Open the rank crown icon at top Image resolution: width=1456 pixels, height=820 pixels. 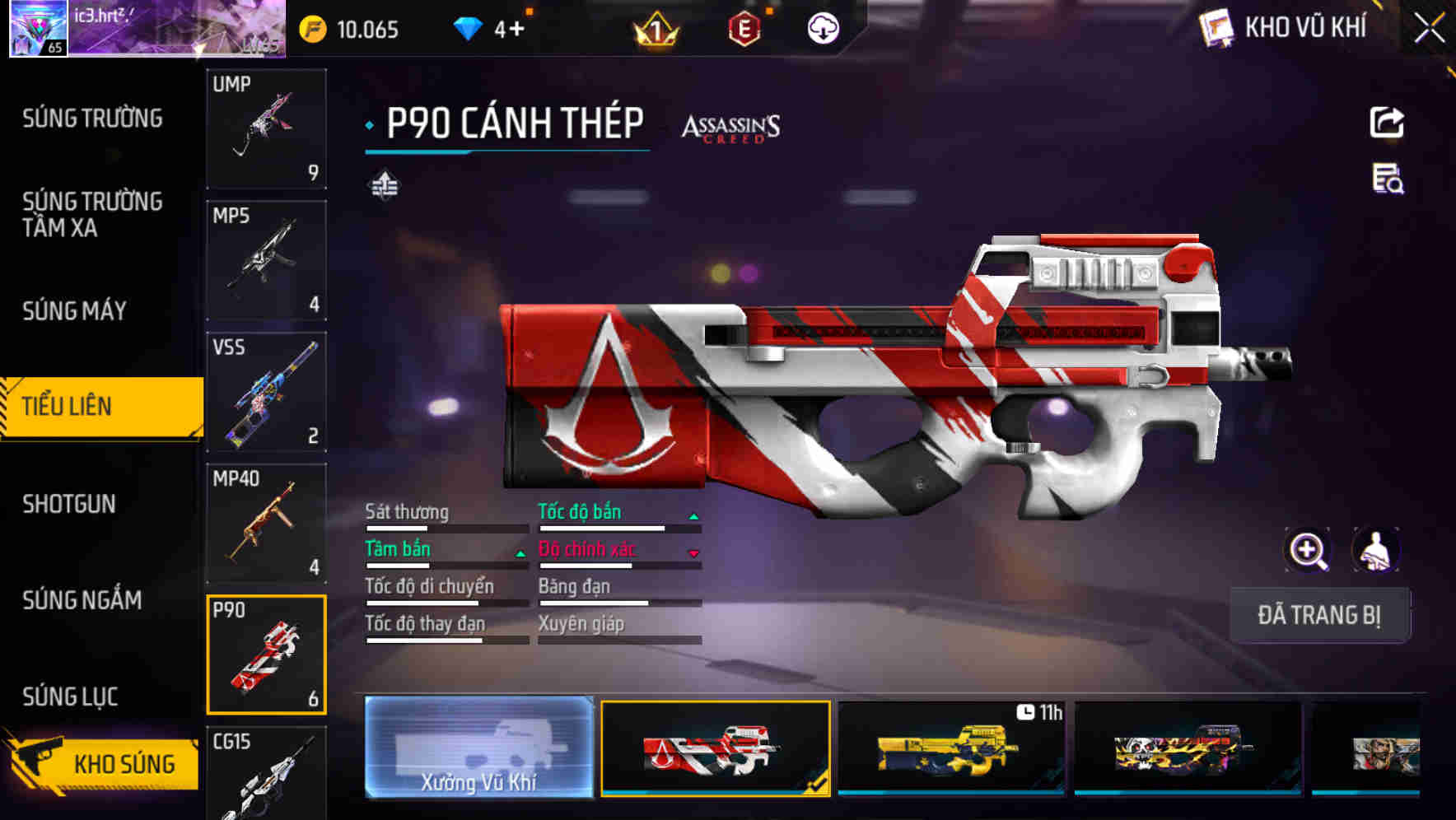pyautogui.click(x=655, y=30)
